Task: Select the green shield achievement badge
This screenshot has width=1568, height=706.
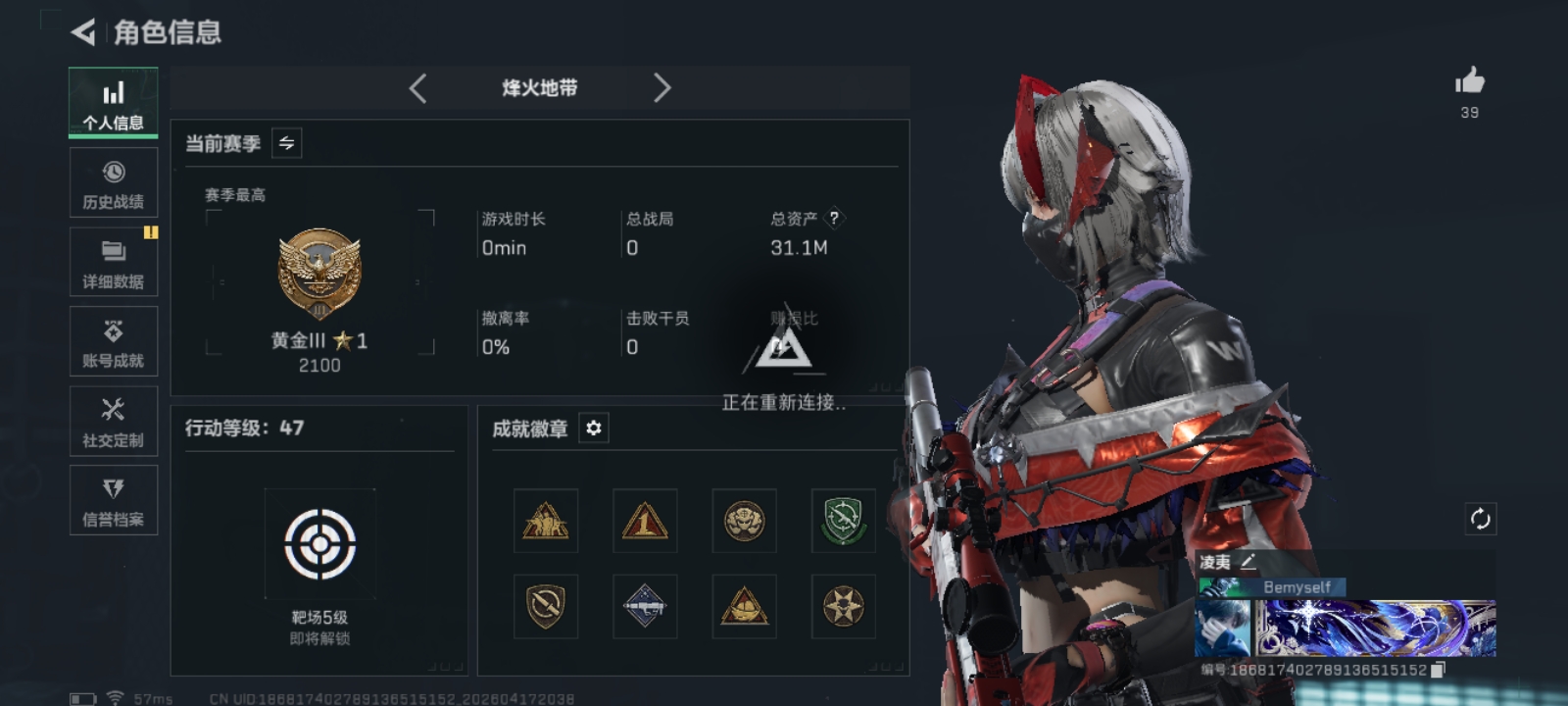Action: 843,521
